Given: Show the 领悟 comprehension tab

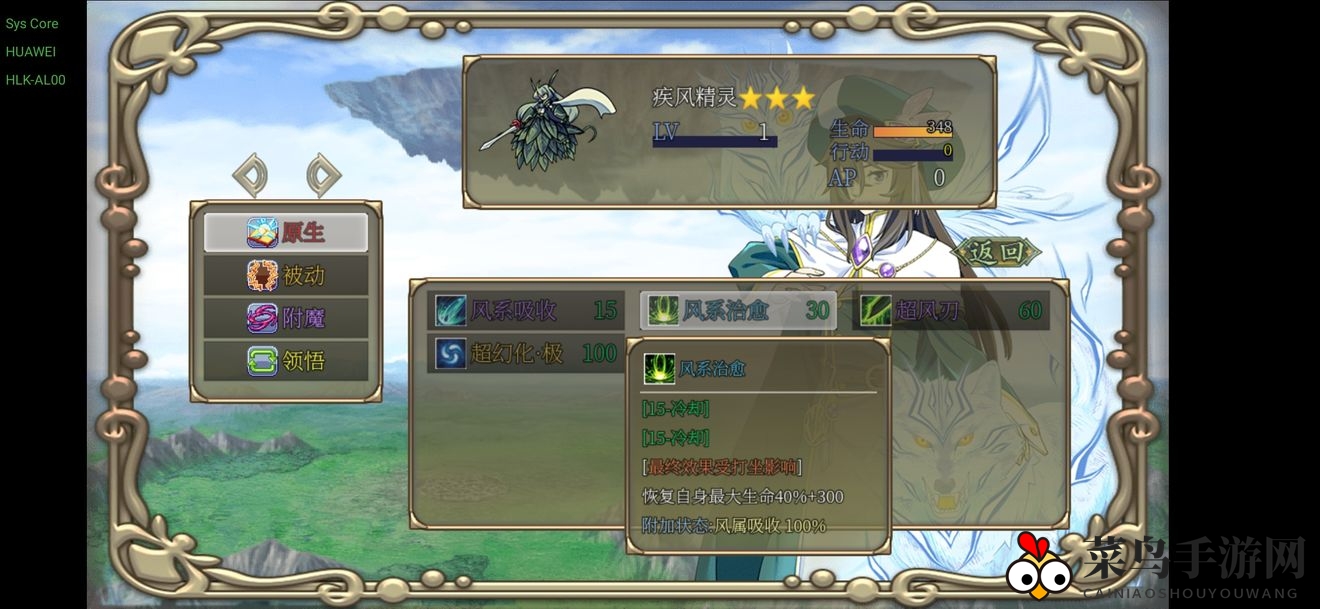Looking at the screenshot, I should [x=286, y=361].
